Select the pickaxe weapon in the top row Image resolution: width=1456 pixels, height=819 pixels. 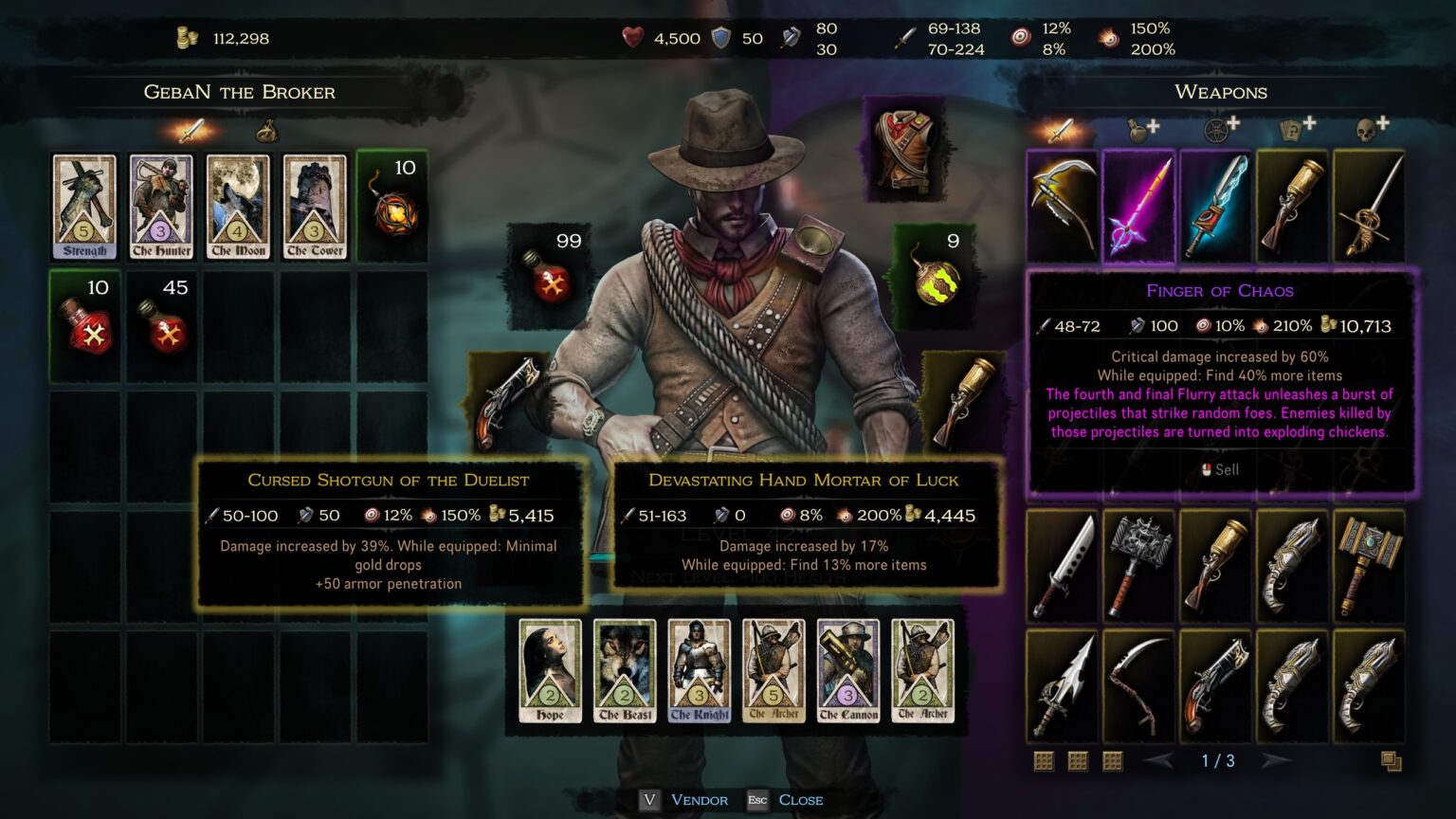[1062, 205]
